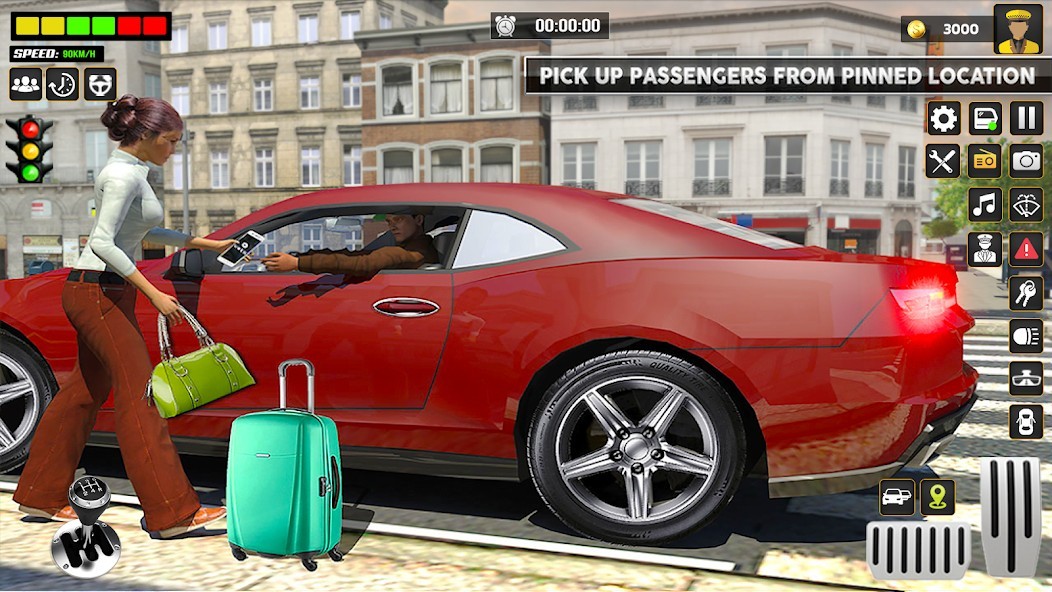
Task: Toggle the music note button
Action: click(x=985, y=204)
